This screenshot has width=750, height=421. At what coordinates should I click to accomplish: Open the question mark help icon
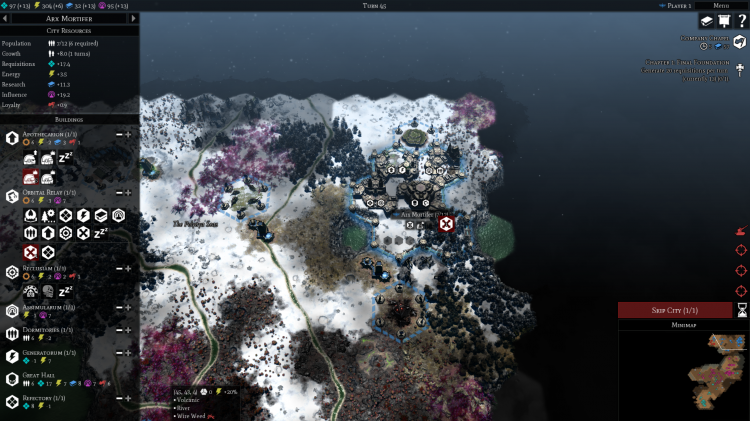741,21
